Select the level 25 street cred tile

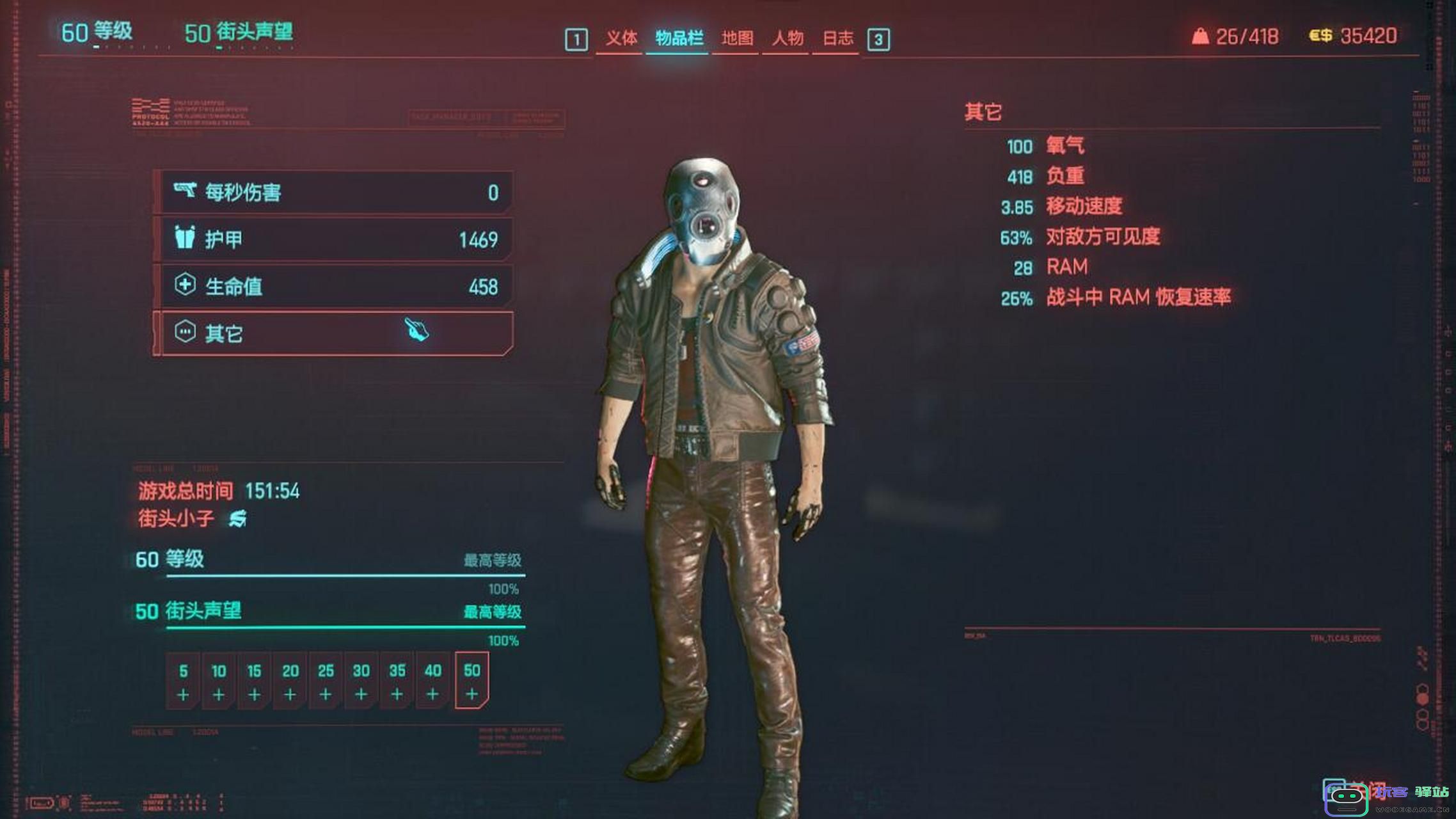(326, 681)
